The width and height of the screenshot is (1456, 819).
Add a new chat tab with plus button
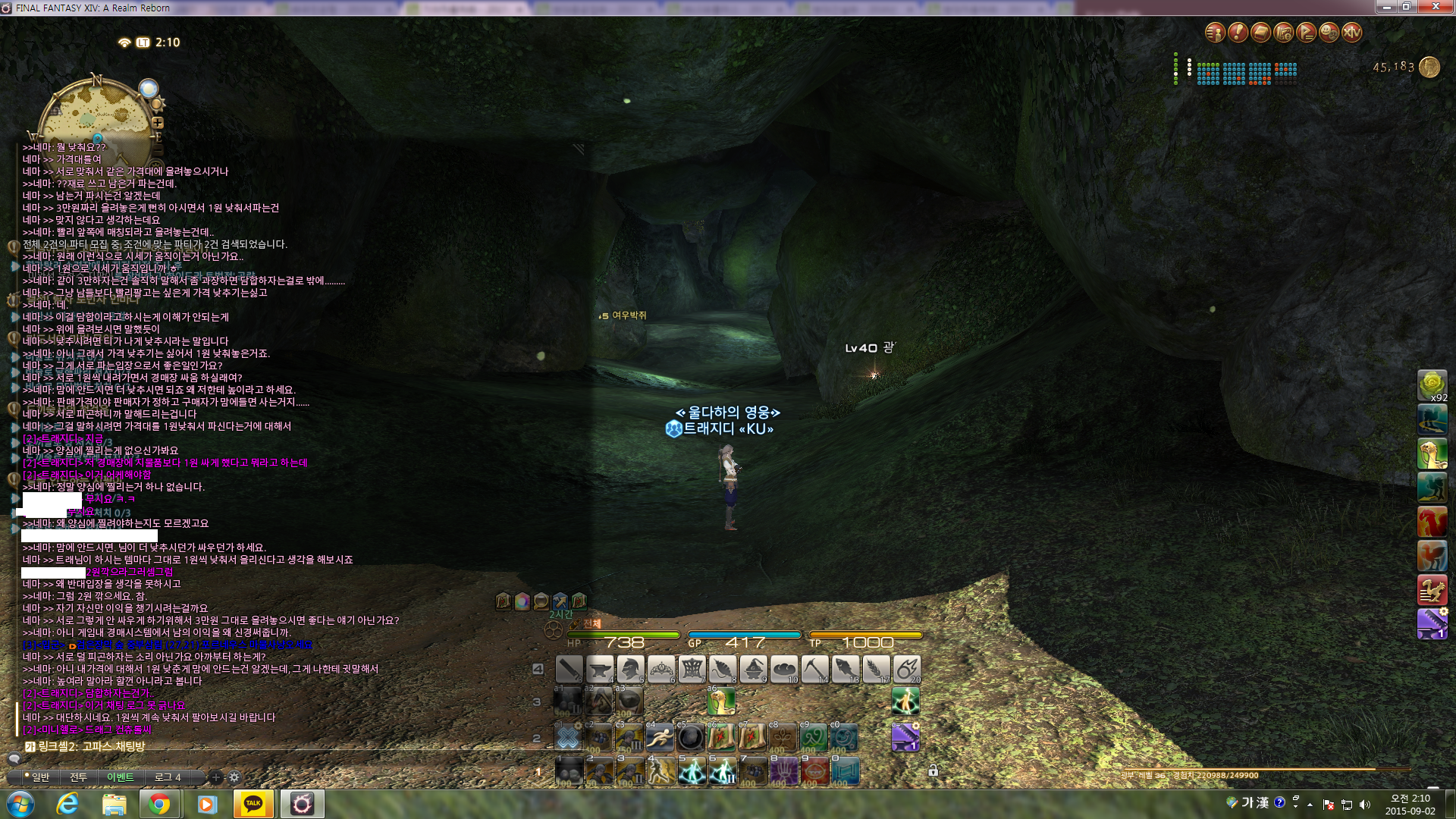coord(216,777)
